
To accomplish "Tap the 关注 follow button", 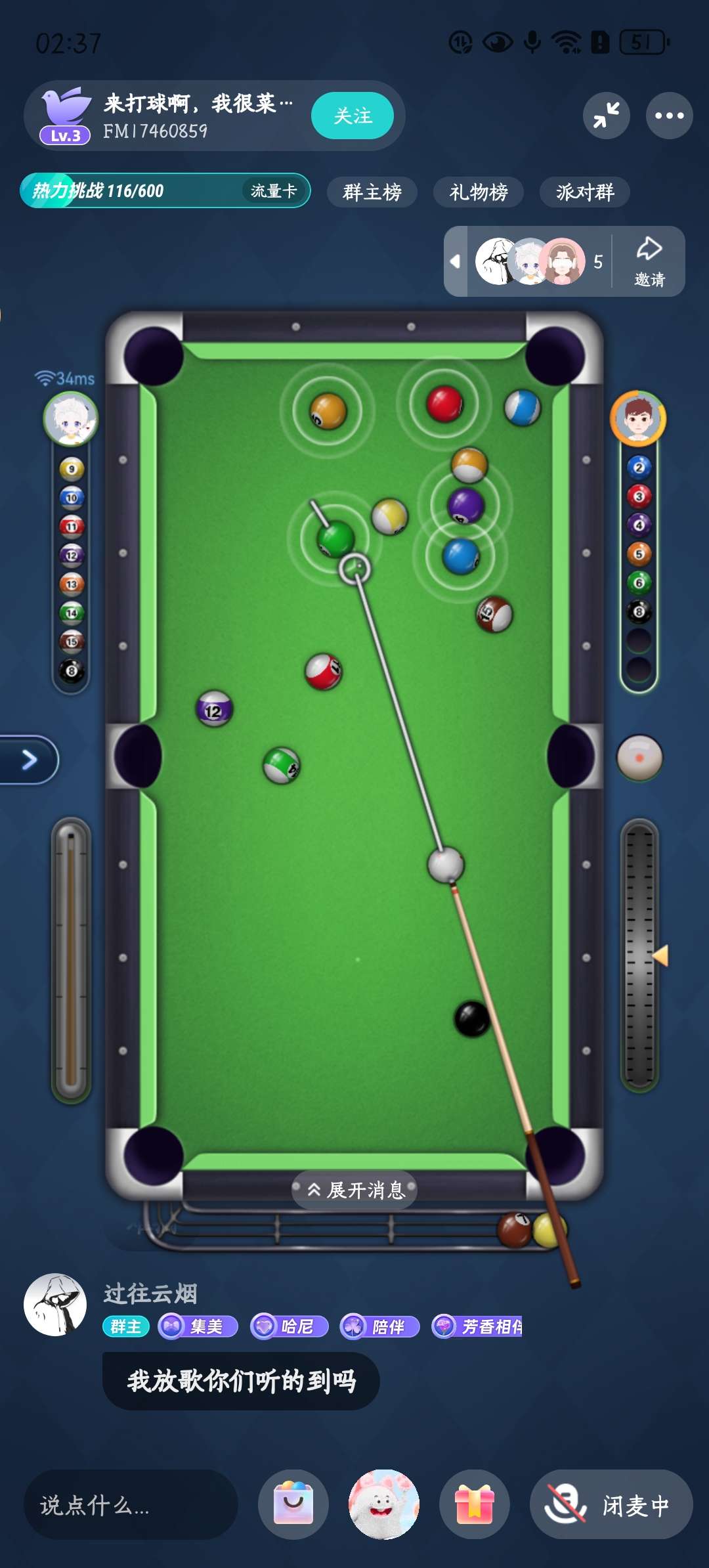I will point(353,116).
